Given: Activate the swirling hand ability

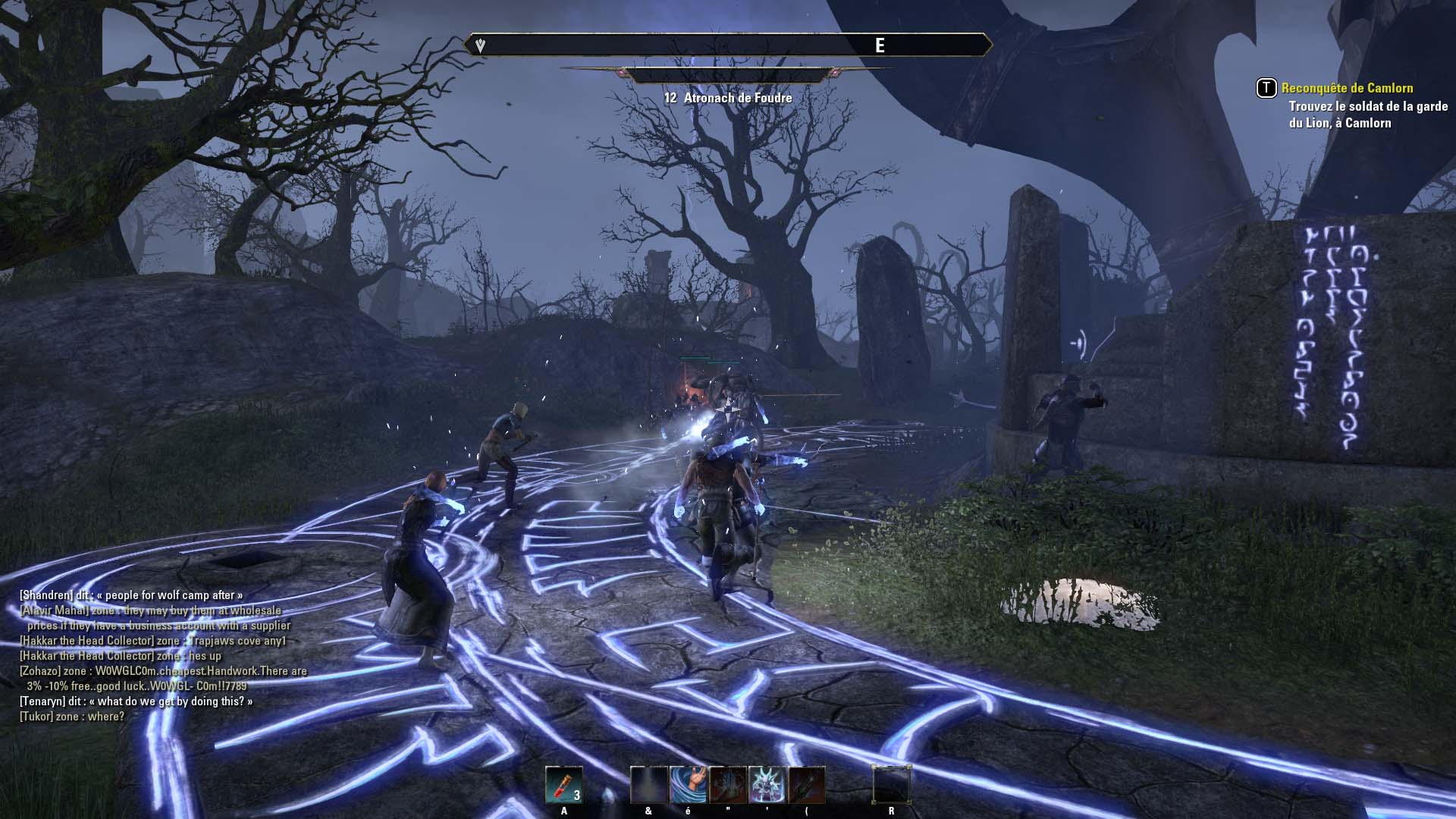Looking at the screenshot, I should coord(688,785).
